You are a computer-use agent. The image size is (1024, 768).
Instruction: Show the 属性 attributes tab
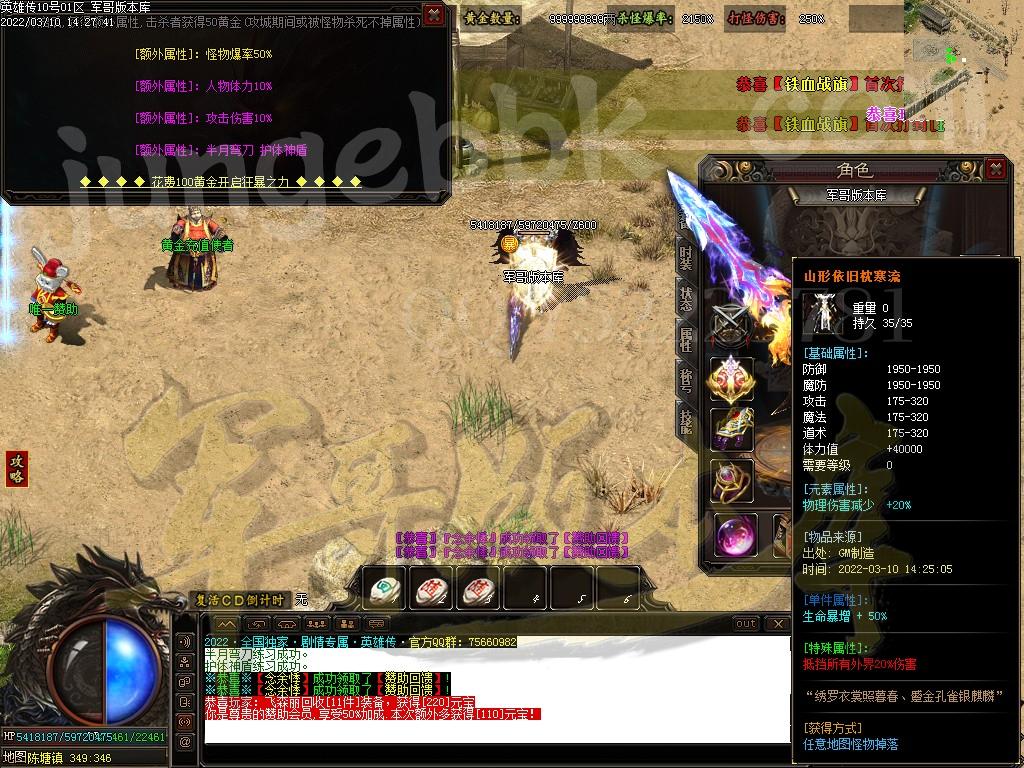(x=686, y=338)
